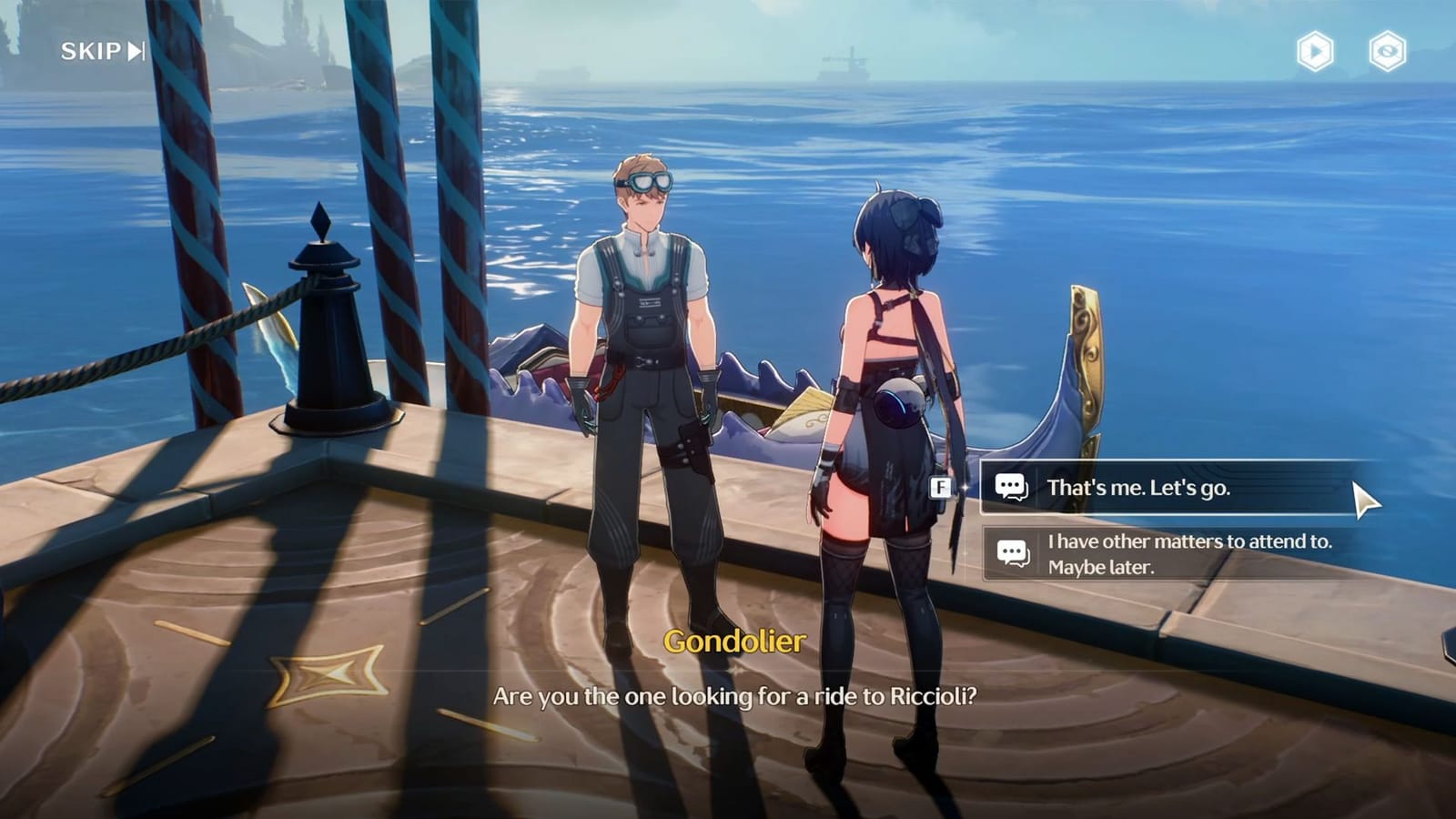Click the highlighted first dialogue choice bar

tap(1165, 490)
